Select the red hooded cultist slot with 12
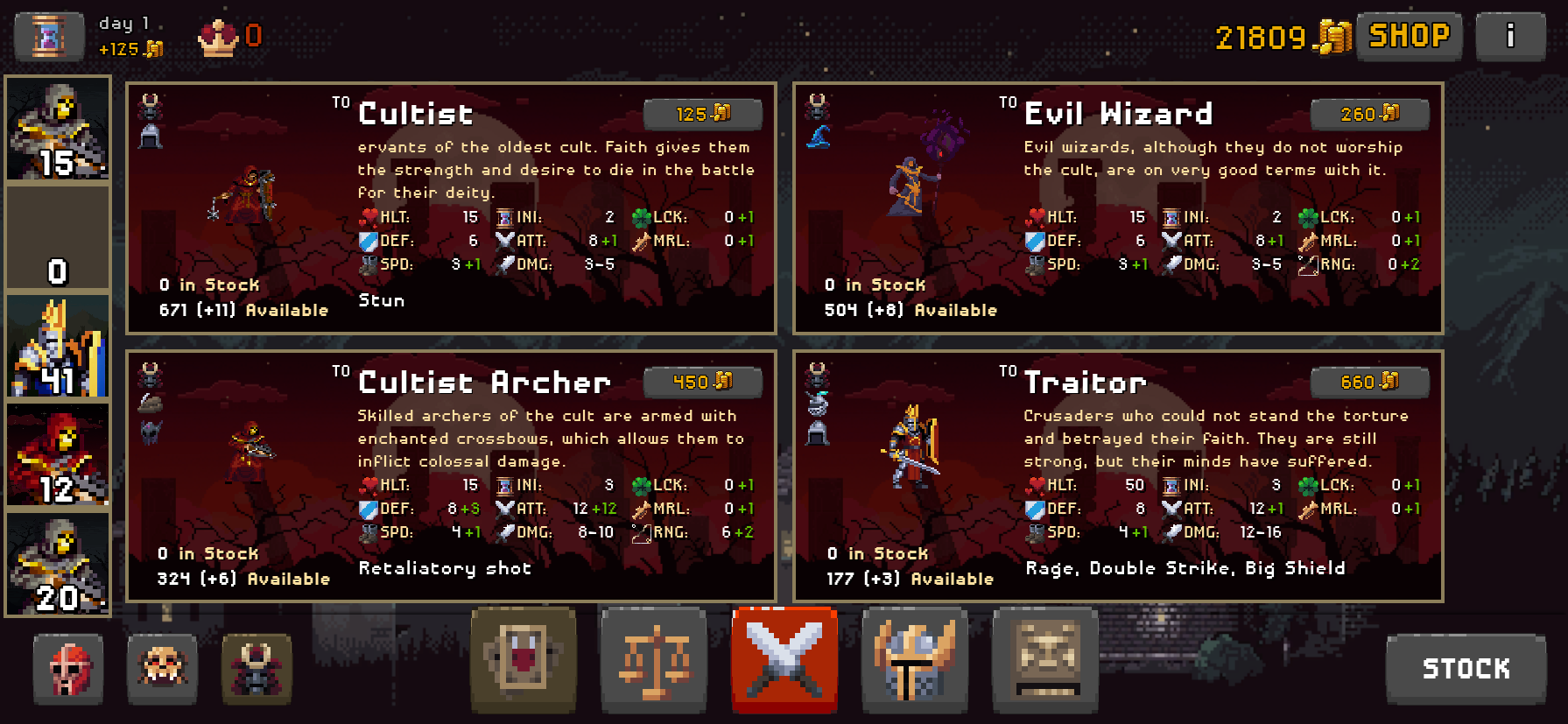This screenshot has width=1568, height=724. point(58,455)
